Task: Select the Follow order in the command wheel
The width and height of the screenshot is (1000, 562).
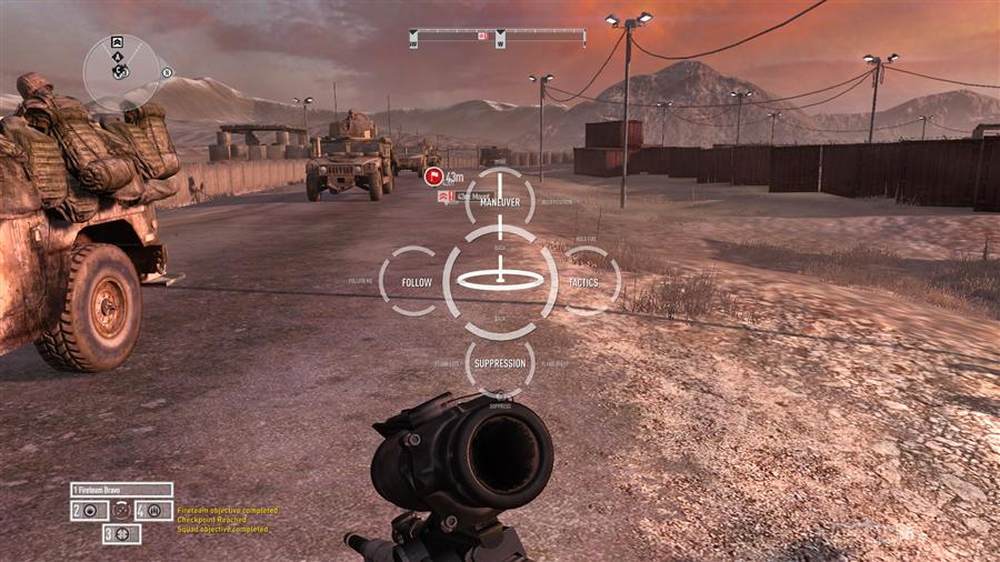Action: pyautogui.click(x=416, y=282)
